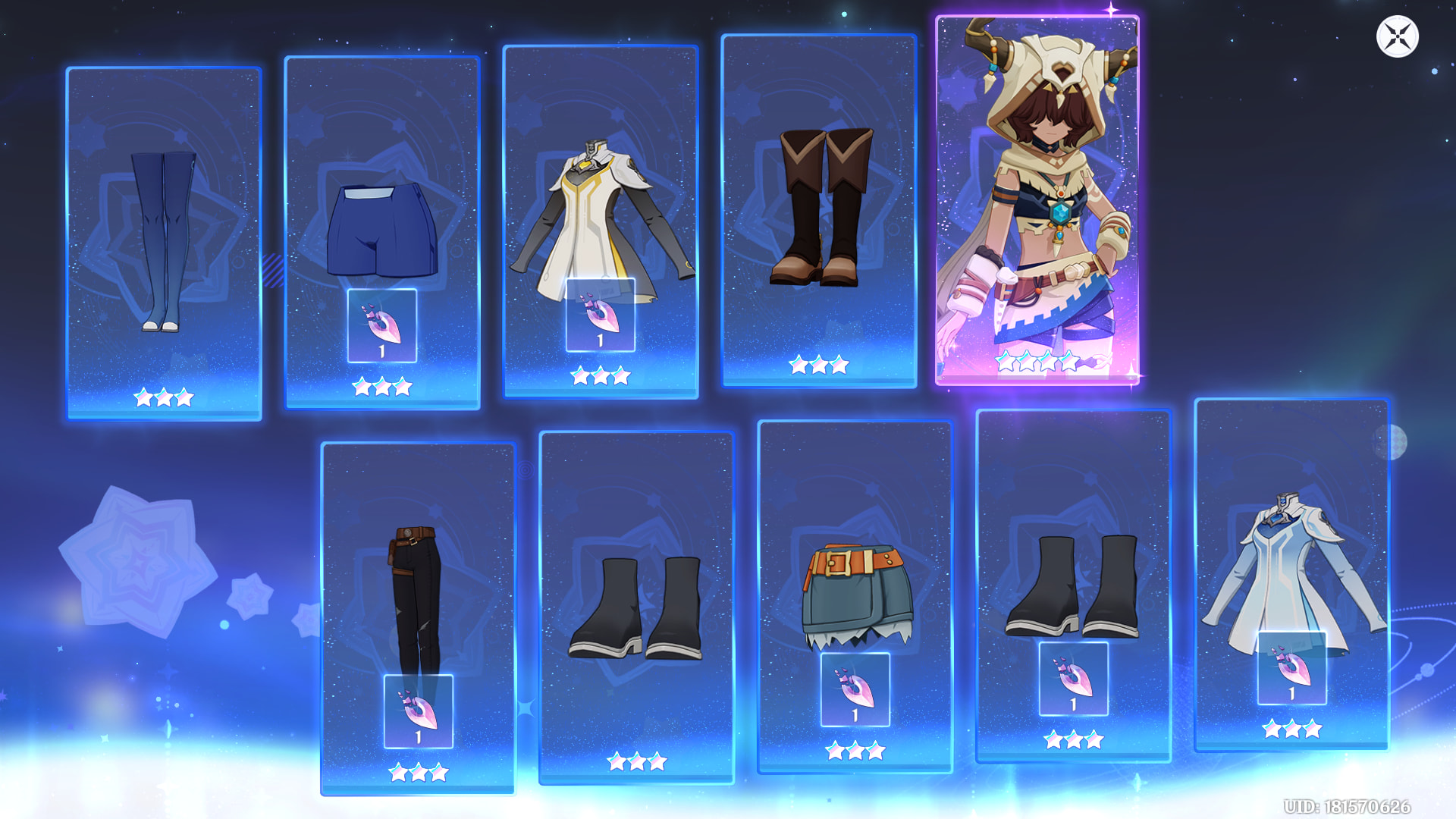Open the four-star horned hood outfit card
The height and width of the screenshot is (819, 1456).
(1037, 199)
